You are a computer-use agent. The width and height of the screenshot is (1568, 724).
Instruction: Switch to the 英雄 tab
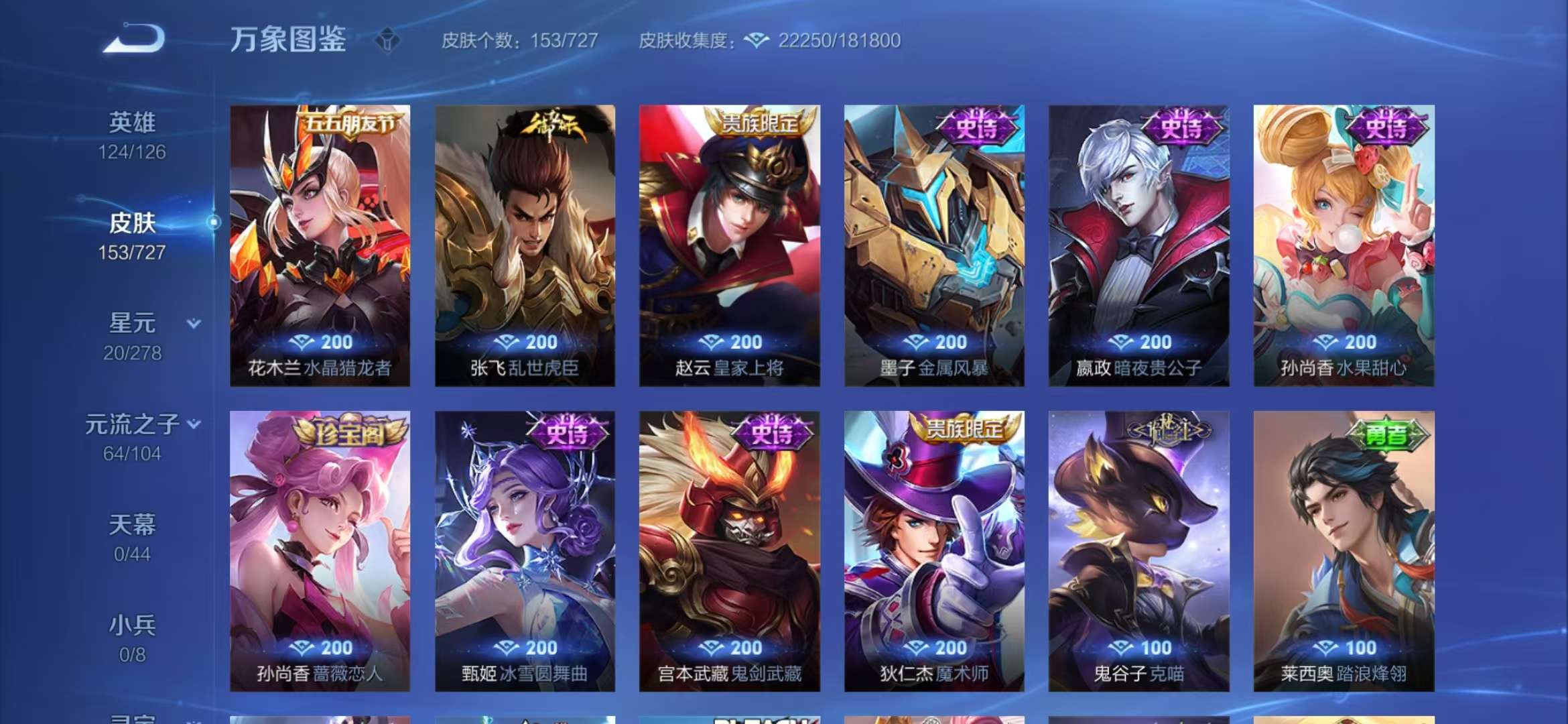(131, 122)
